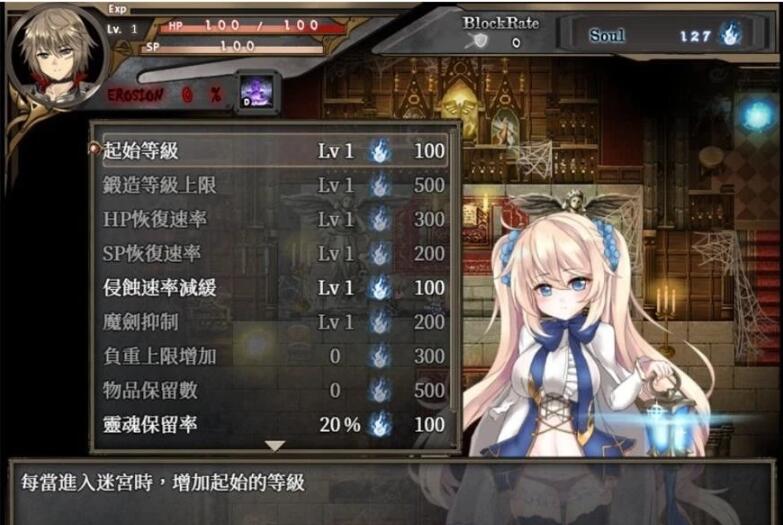Pick the SP恢復速率 upgrade entry
Image resolution: width=783 pixels, height=525 pixels.
272,253
